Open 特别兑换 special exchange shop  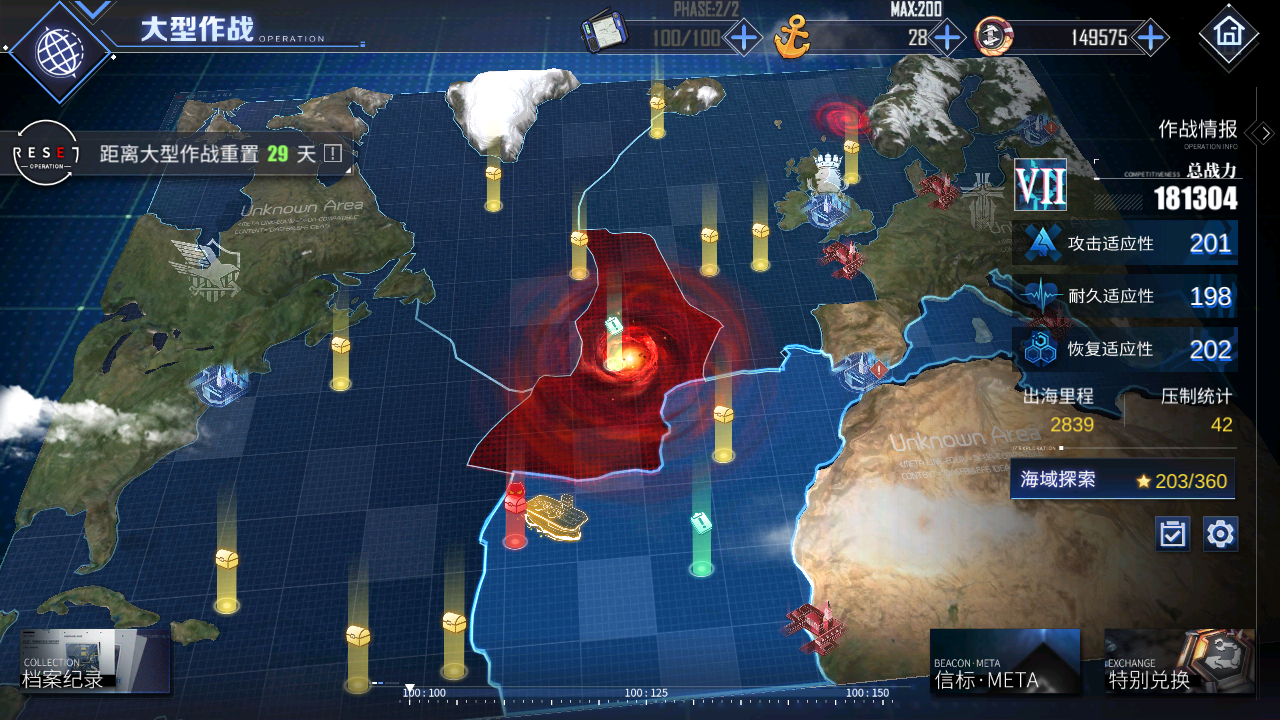point(1178,662)
